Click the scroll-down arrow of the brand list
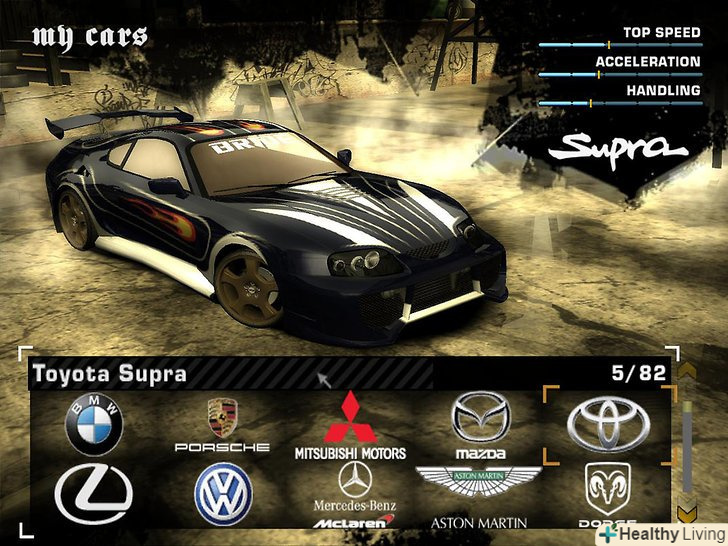Viewport: 728px width, 546px height. pos(686,513)
